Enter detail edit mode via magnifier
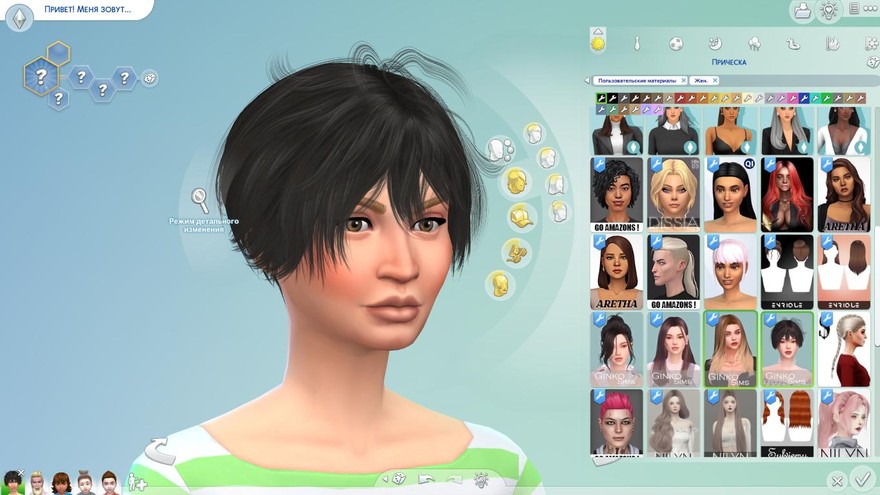 (x=200, y=197)
